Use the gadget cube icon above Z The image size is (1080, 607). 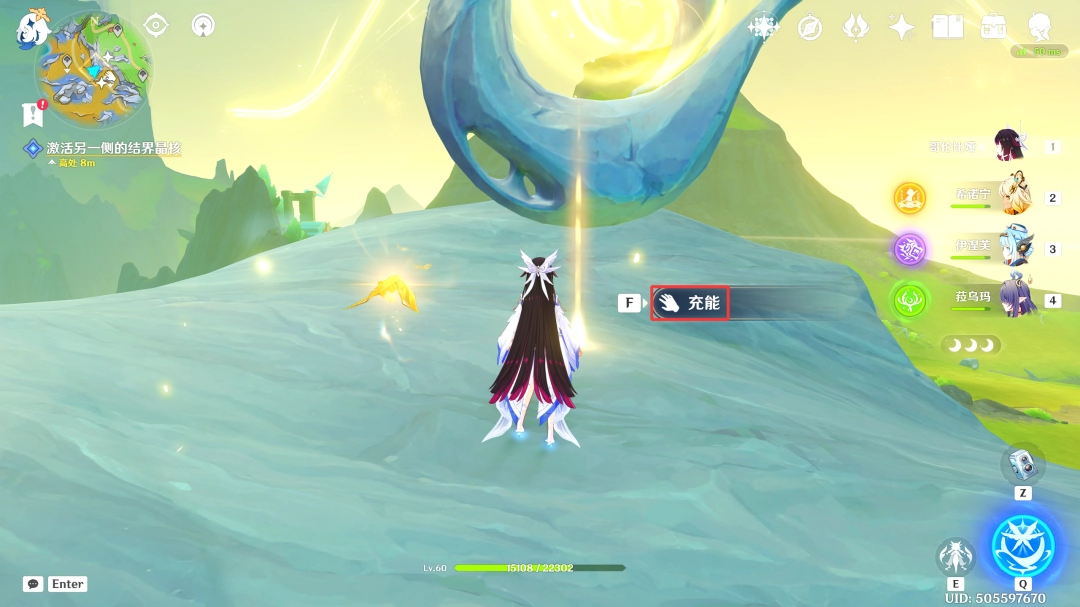click(1023, 463)
